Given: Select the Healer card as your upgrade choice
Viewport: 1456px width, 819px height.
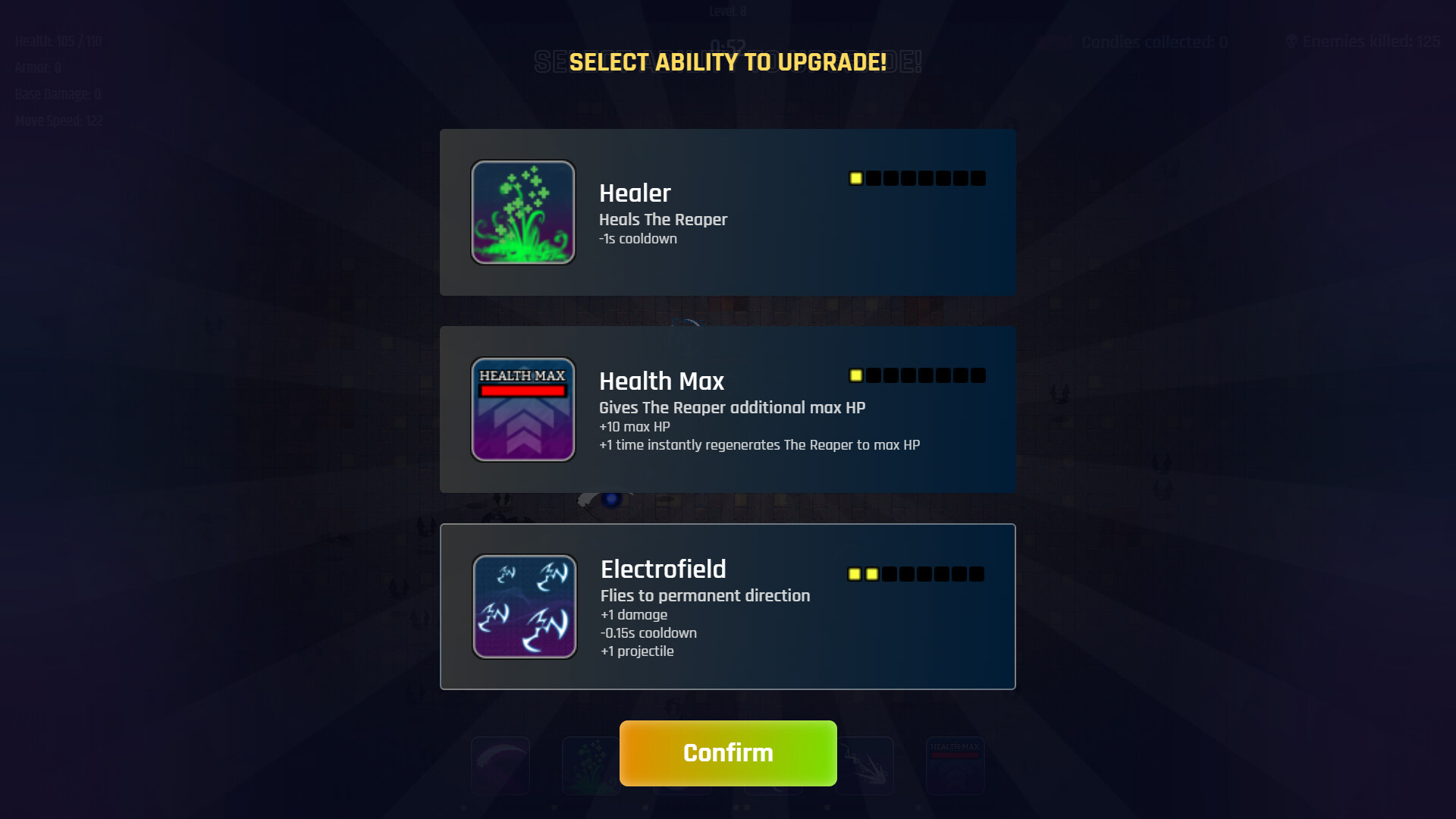Looking at the screenshot, I should (x=728, y=212).
